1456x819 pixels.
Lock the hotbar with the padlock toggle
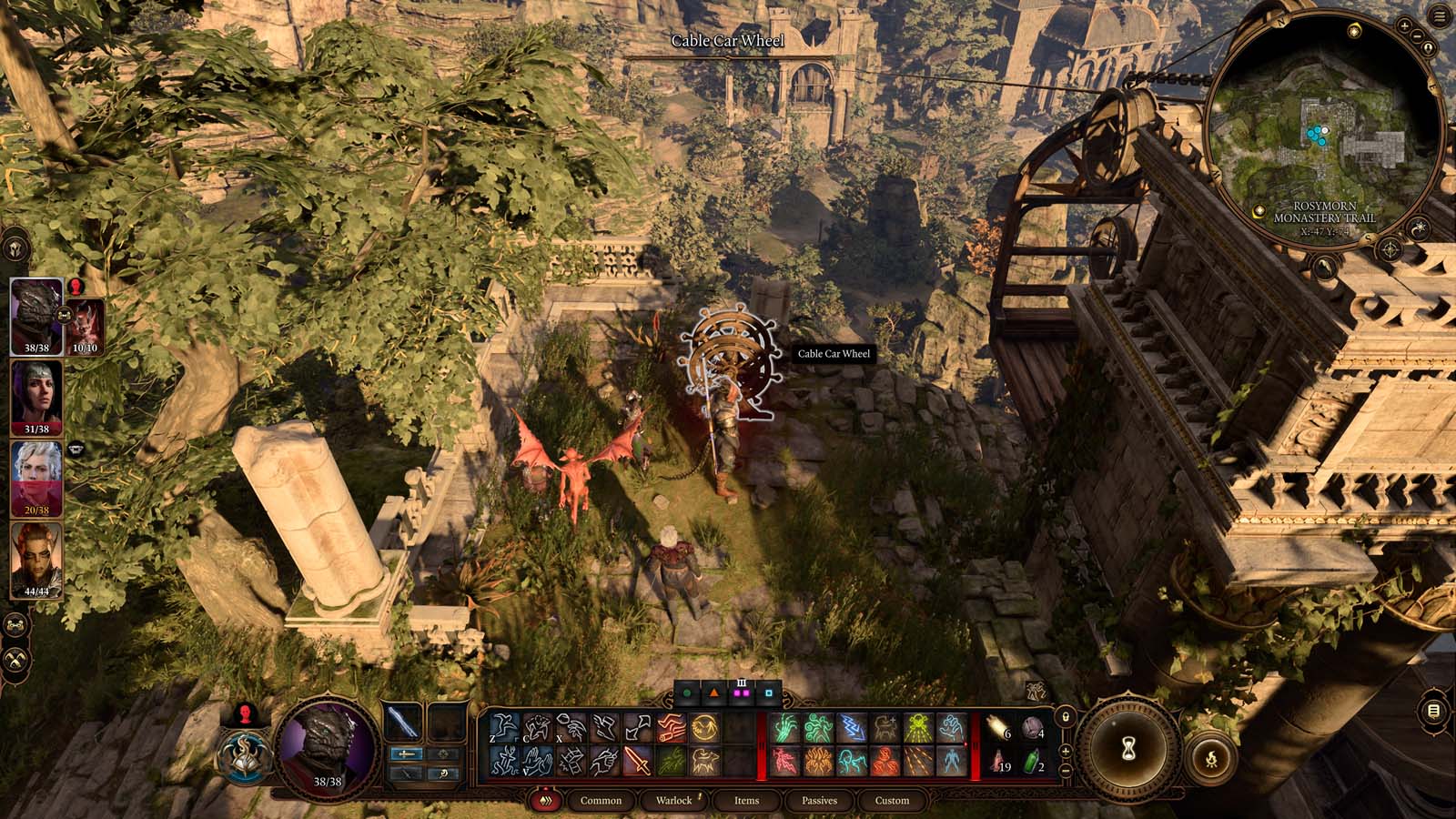click(x=1066, y=716)
